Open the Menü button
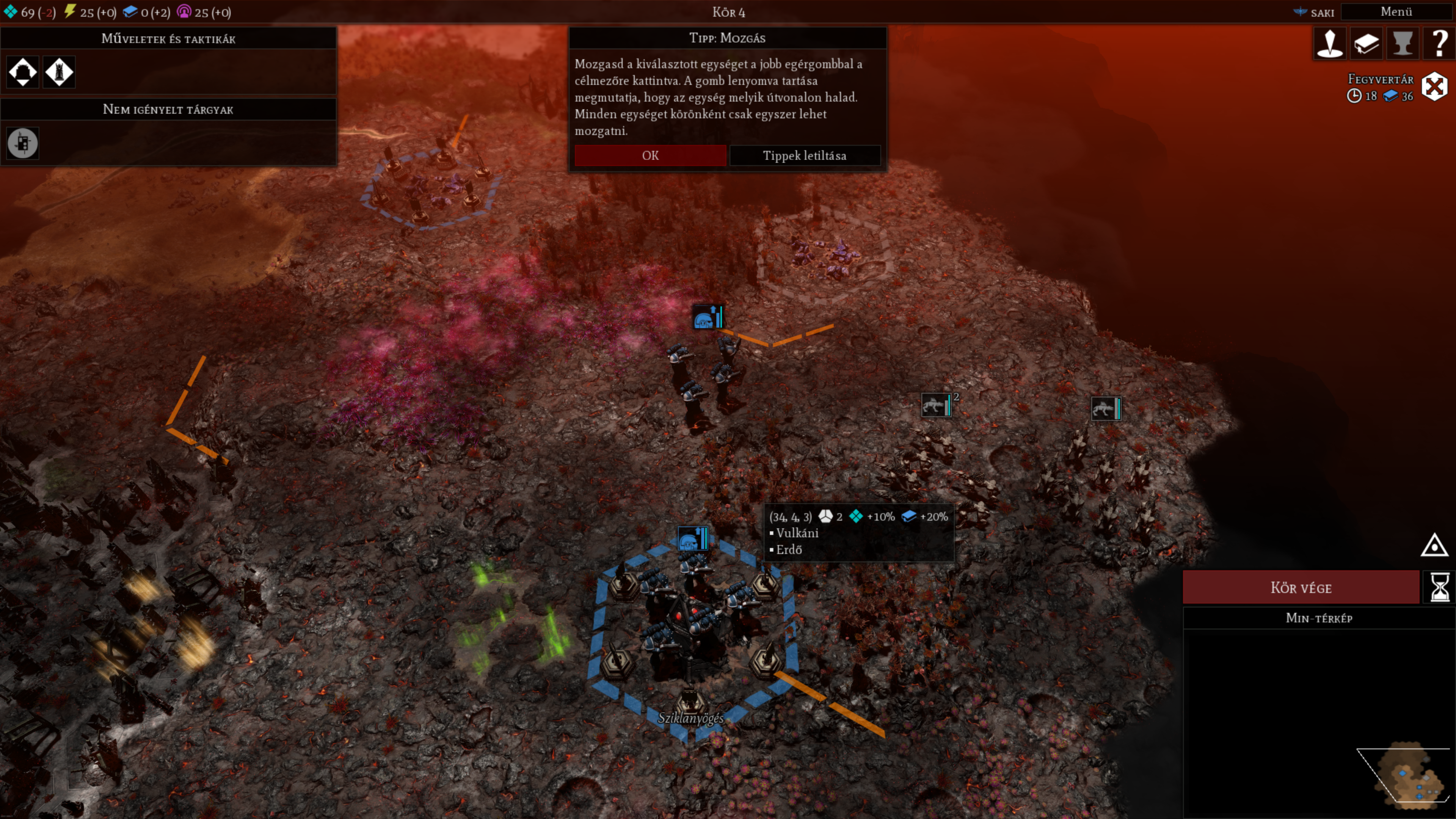This screenshot has height=819, width=1456. pos(1395,12)
